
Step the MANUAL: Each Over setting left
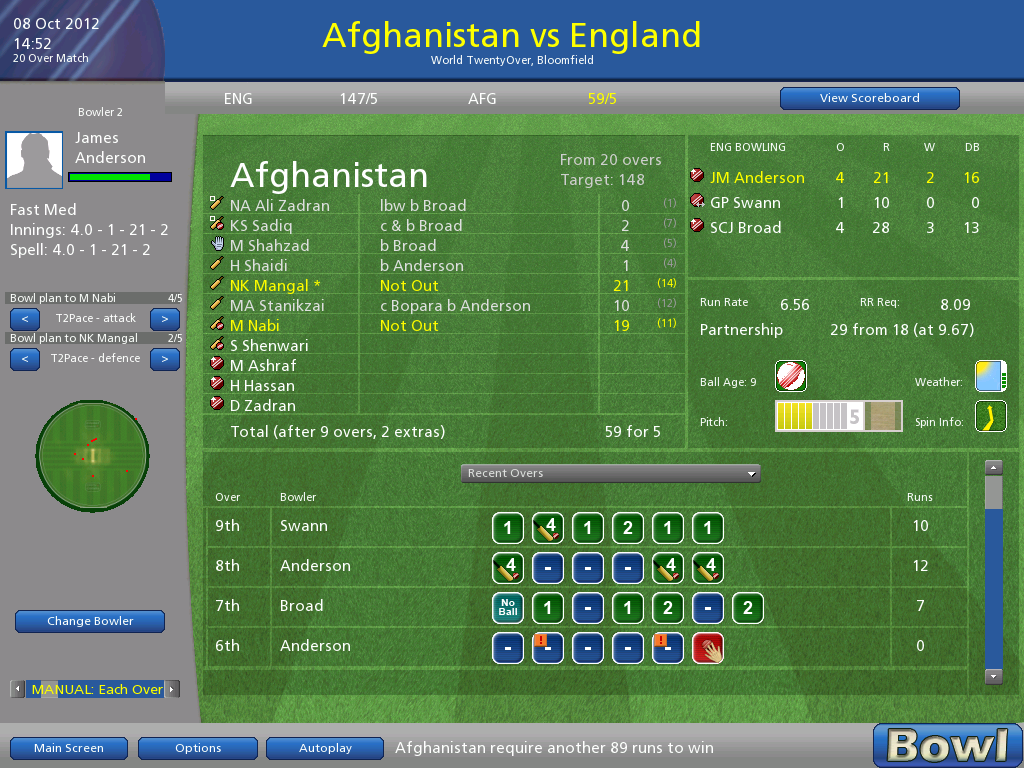click(17, 689)
